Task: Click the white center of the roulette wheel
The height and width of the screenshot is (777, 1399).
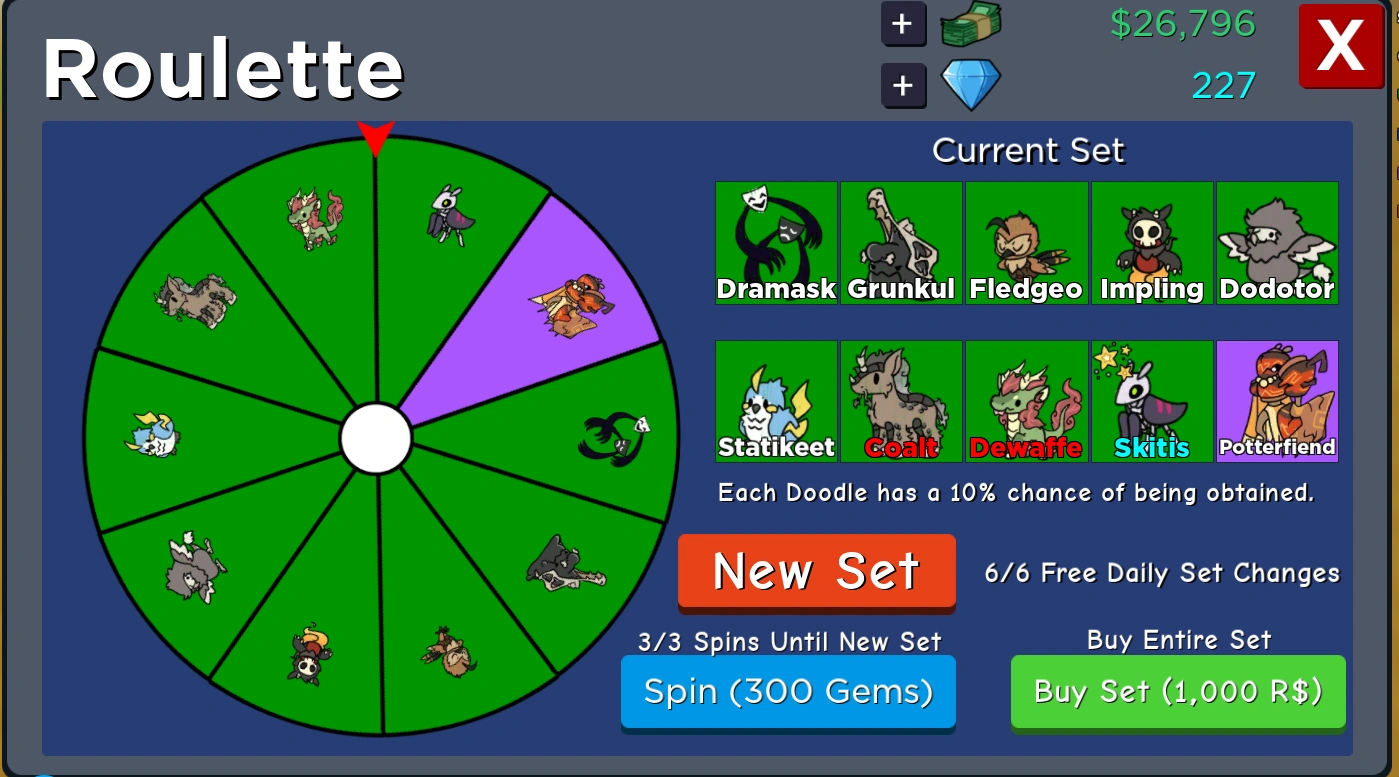Action: [x=375, y=437]
